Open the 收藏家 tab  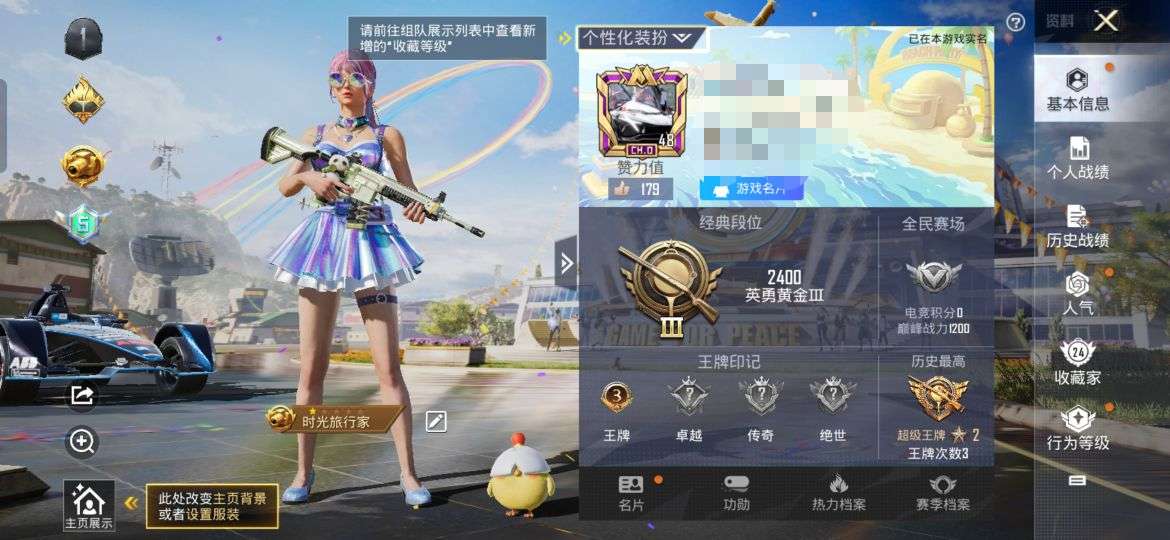pyautogui.click(x=1077, y=363)
